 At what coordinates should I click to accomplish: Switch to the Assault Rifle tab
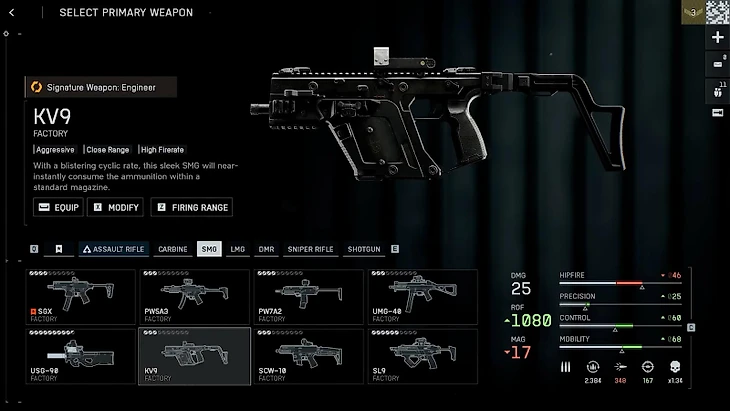click(114, 249)
